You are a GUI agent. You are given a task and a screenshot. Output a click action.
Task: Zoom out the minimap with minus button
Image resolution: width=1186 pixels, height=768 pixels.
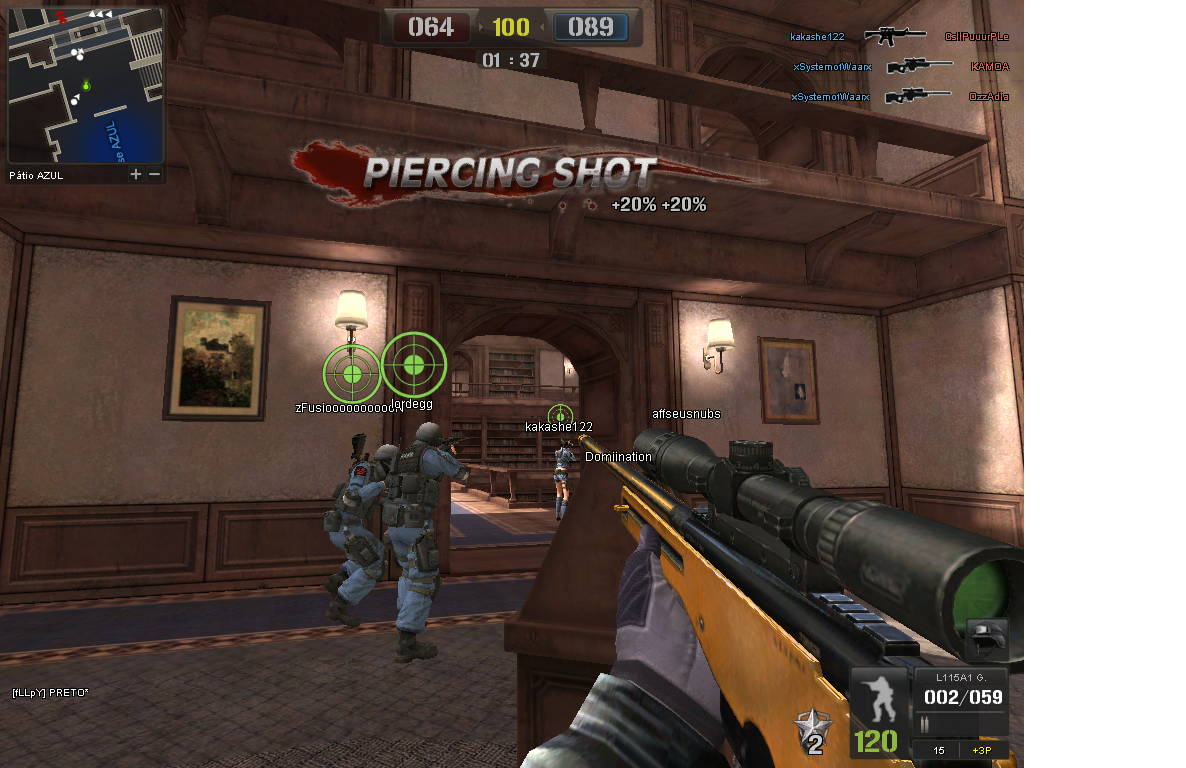[154, 174]
